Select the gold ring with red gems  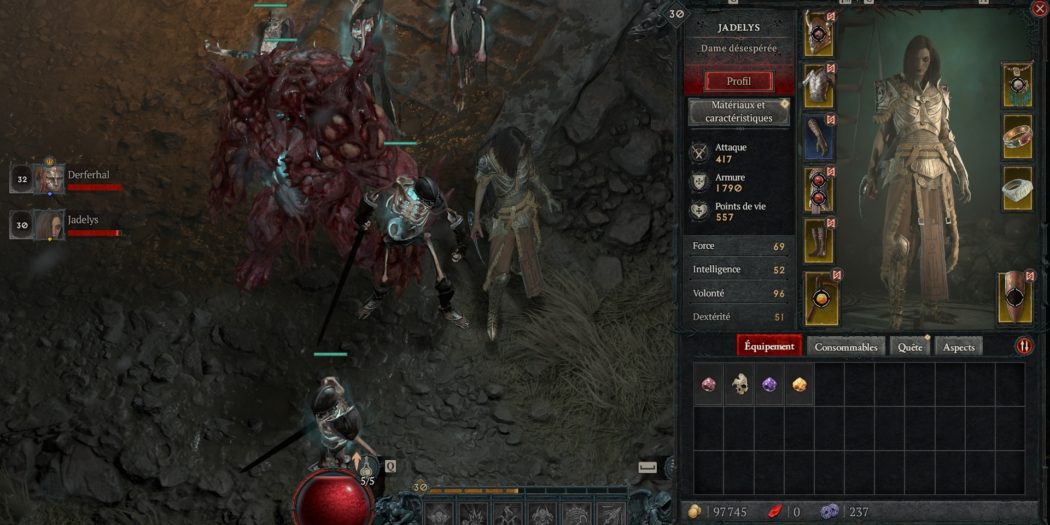tap(1017, 137)
